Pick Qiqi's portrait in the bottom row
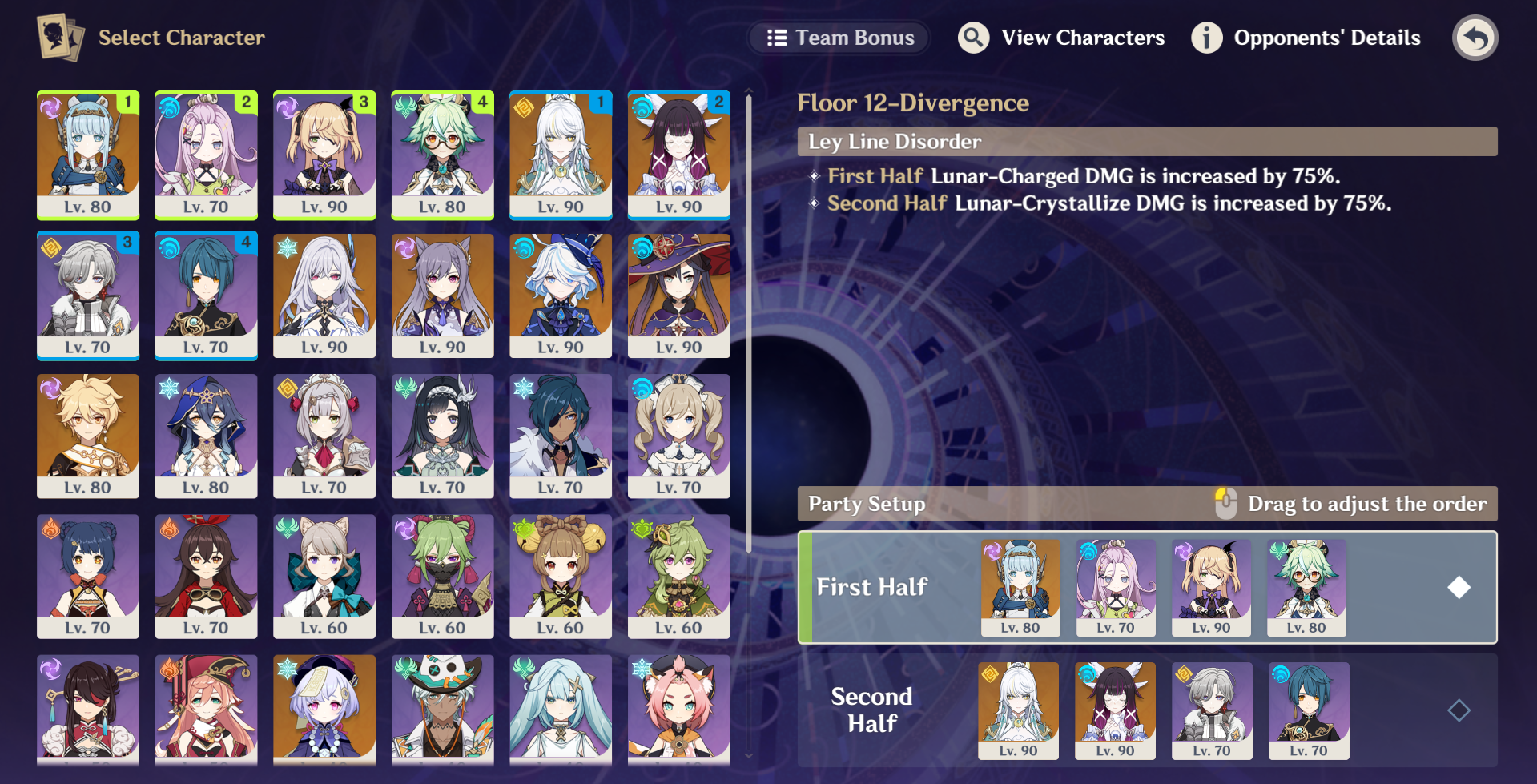 pyautogui.click(x=324, y=707)
